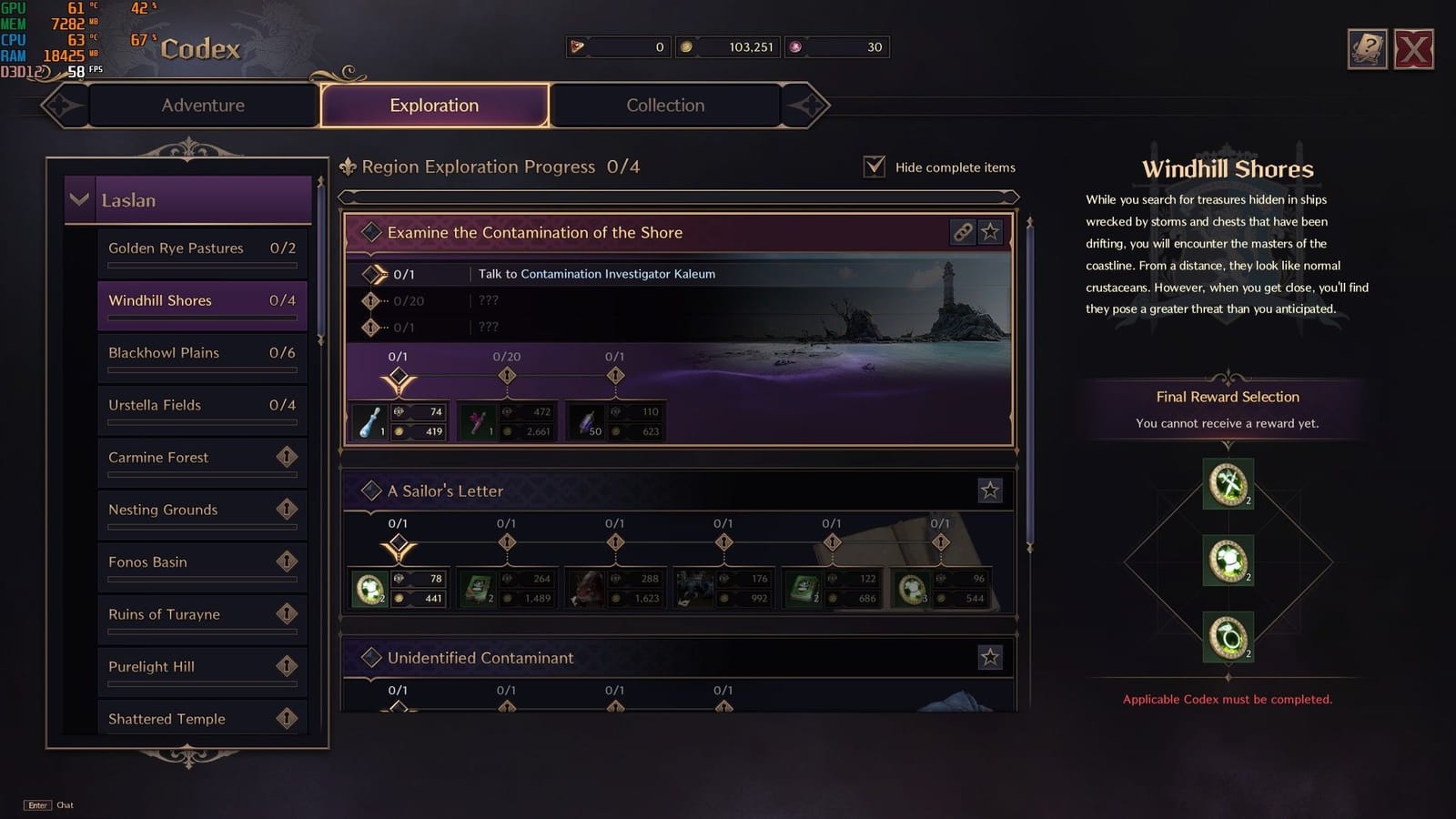1456x819 pixels.
Task: Switch to the Collection tab
Action: (x=665, y=105)
